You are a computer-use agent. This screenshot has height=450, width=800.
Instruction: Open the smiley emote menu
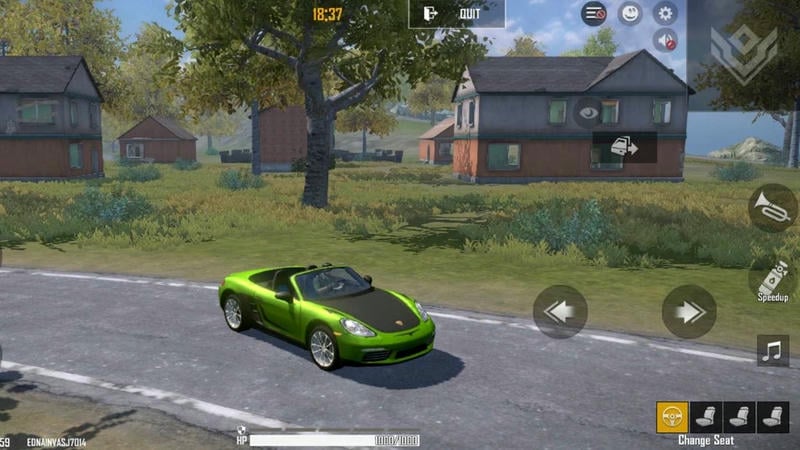[629, 13]
